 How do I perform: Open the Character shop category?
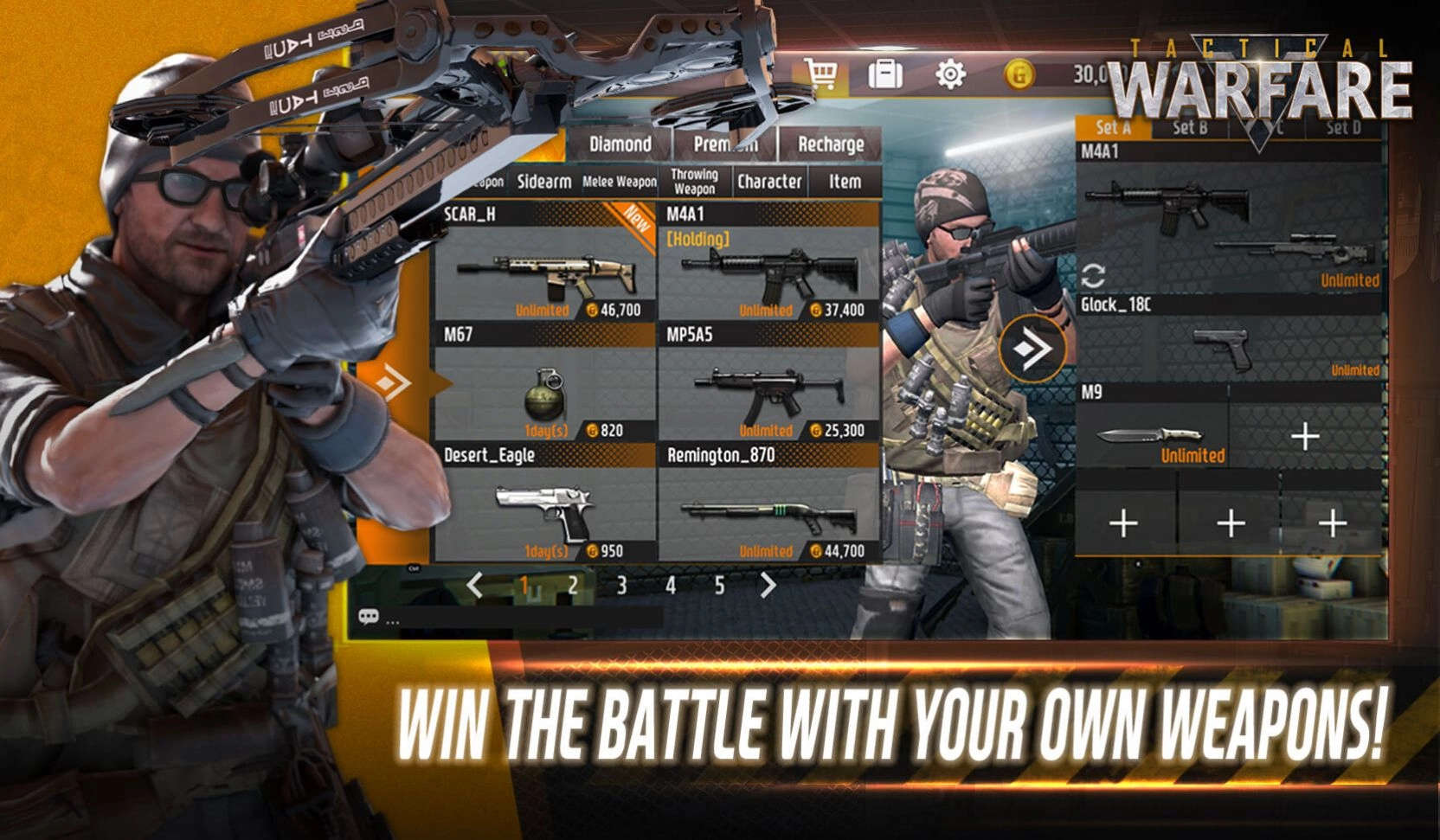[770, 182]
